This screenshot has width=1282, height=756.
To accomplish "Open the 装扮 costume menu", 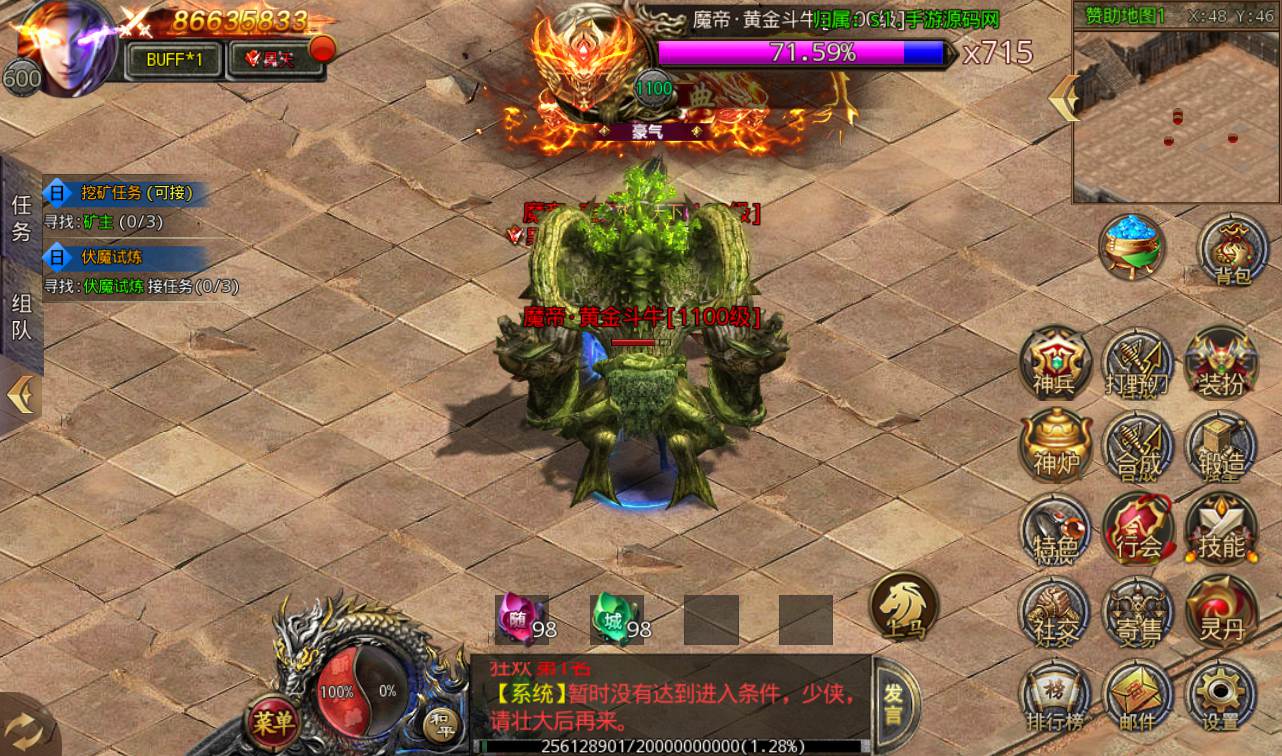I will [1220, 363].
